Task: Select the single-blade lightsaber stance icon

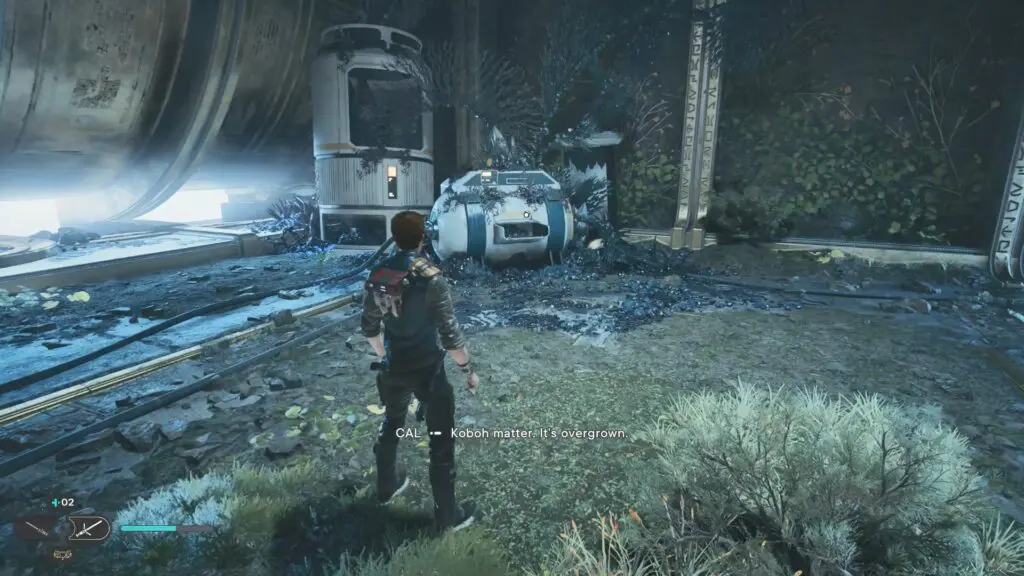Action: click(34, 527)
